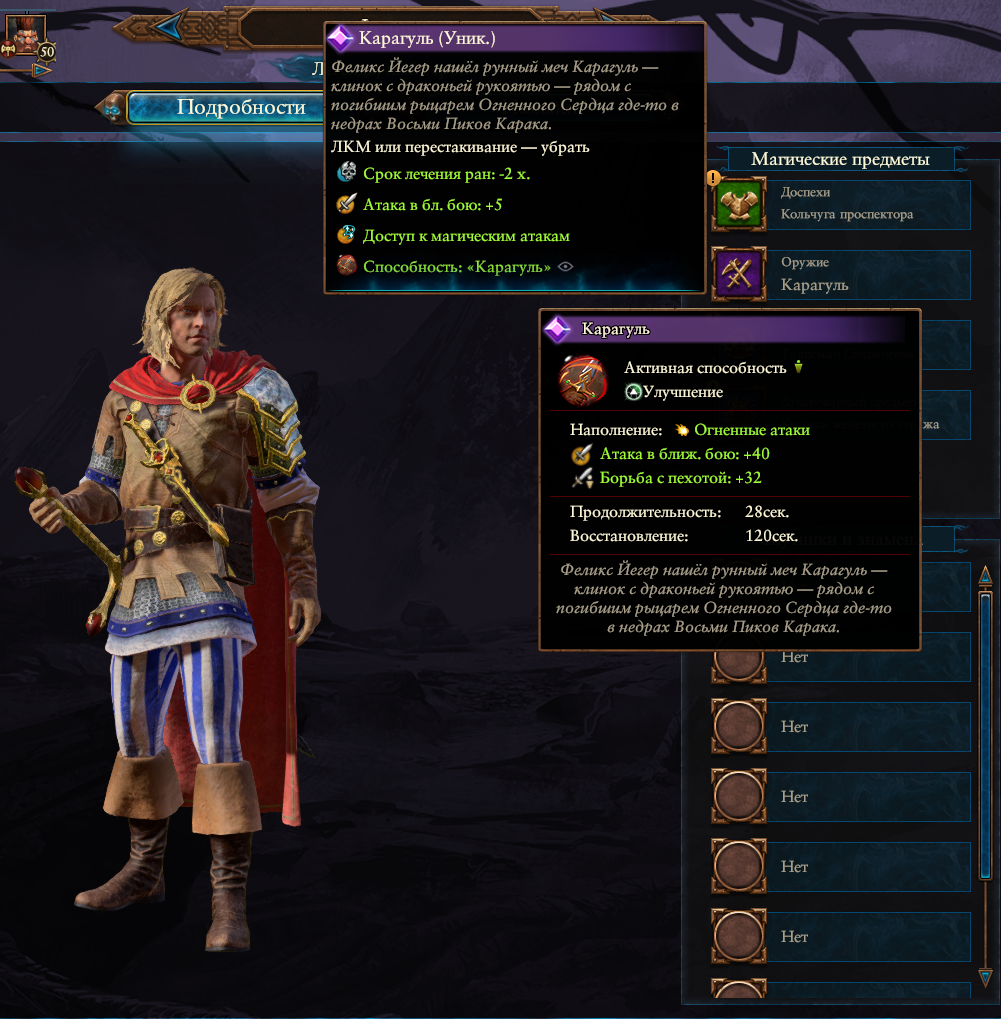1001x1019 pixels.
Task: Click the scrollbar down arrow in the item list
Action: pyautogui.click(x=985, y=976)
